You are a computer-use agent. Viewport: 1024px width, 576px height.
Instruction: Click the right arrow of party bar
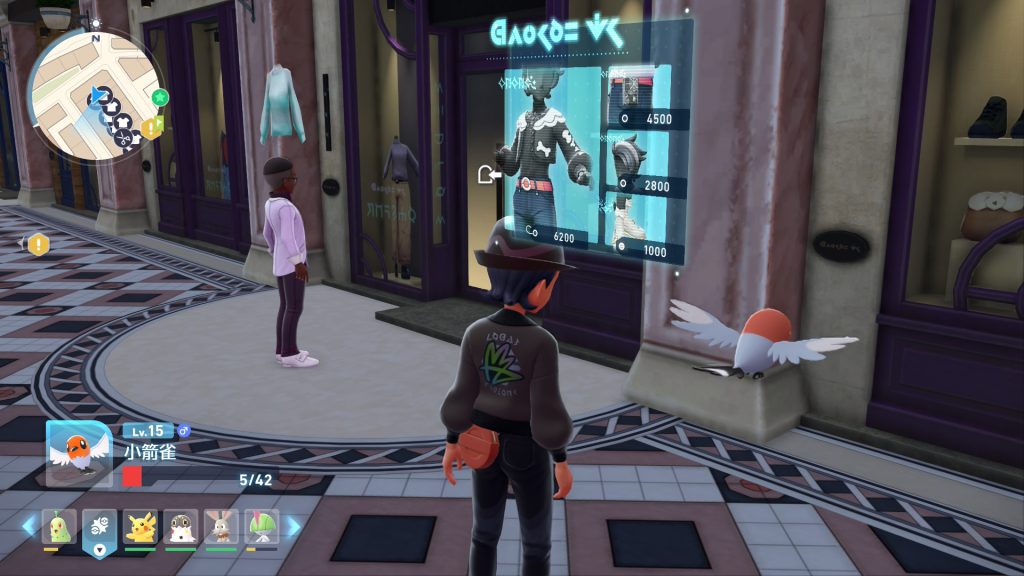[294, 526]
